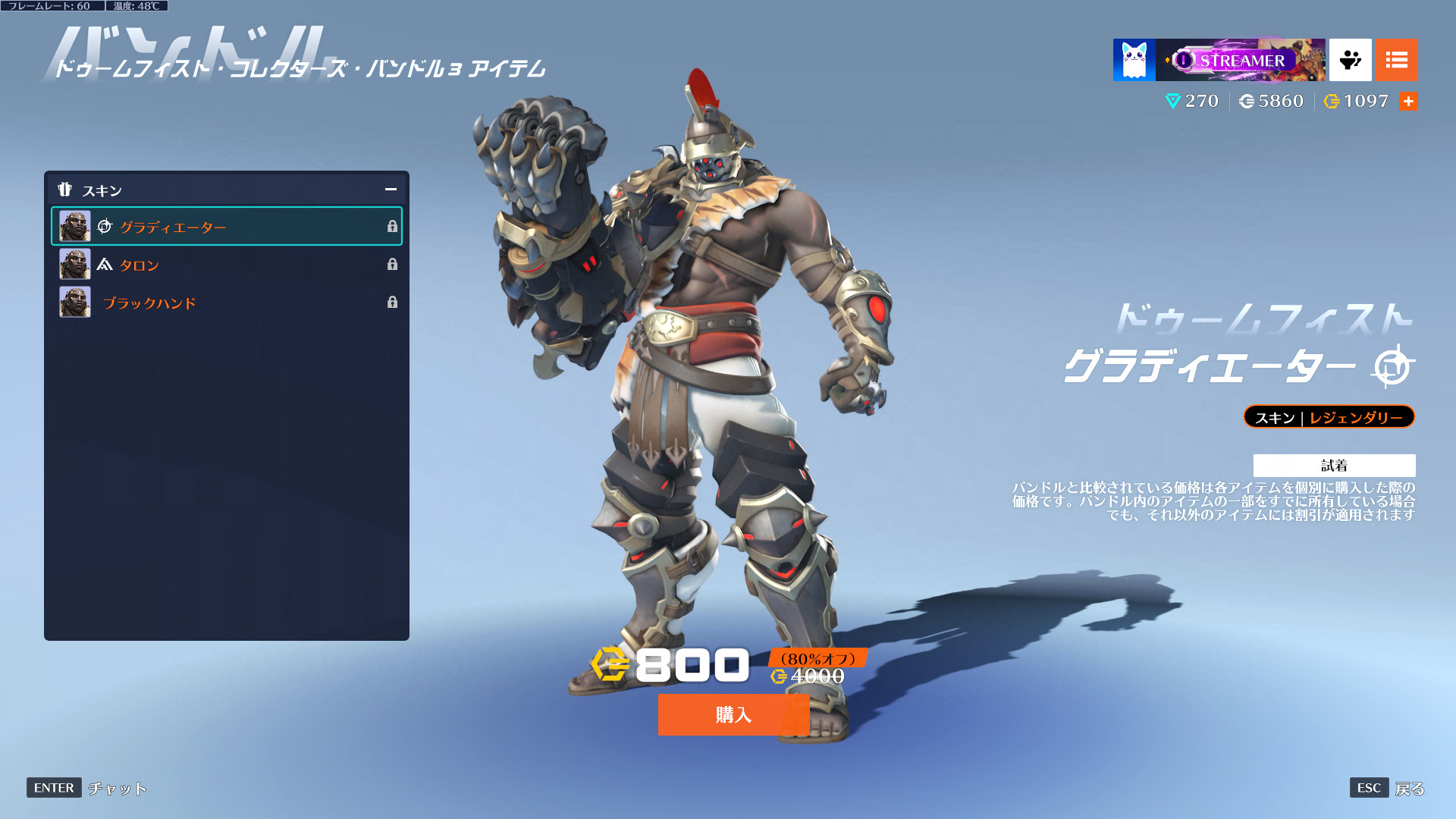The width and height of the screenshot is (1456, 819).
Task: Add more coins with the plus button
Action: (1408, 102)
